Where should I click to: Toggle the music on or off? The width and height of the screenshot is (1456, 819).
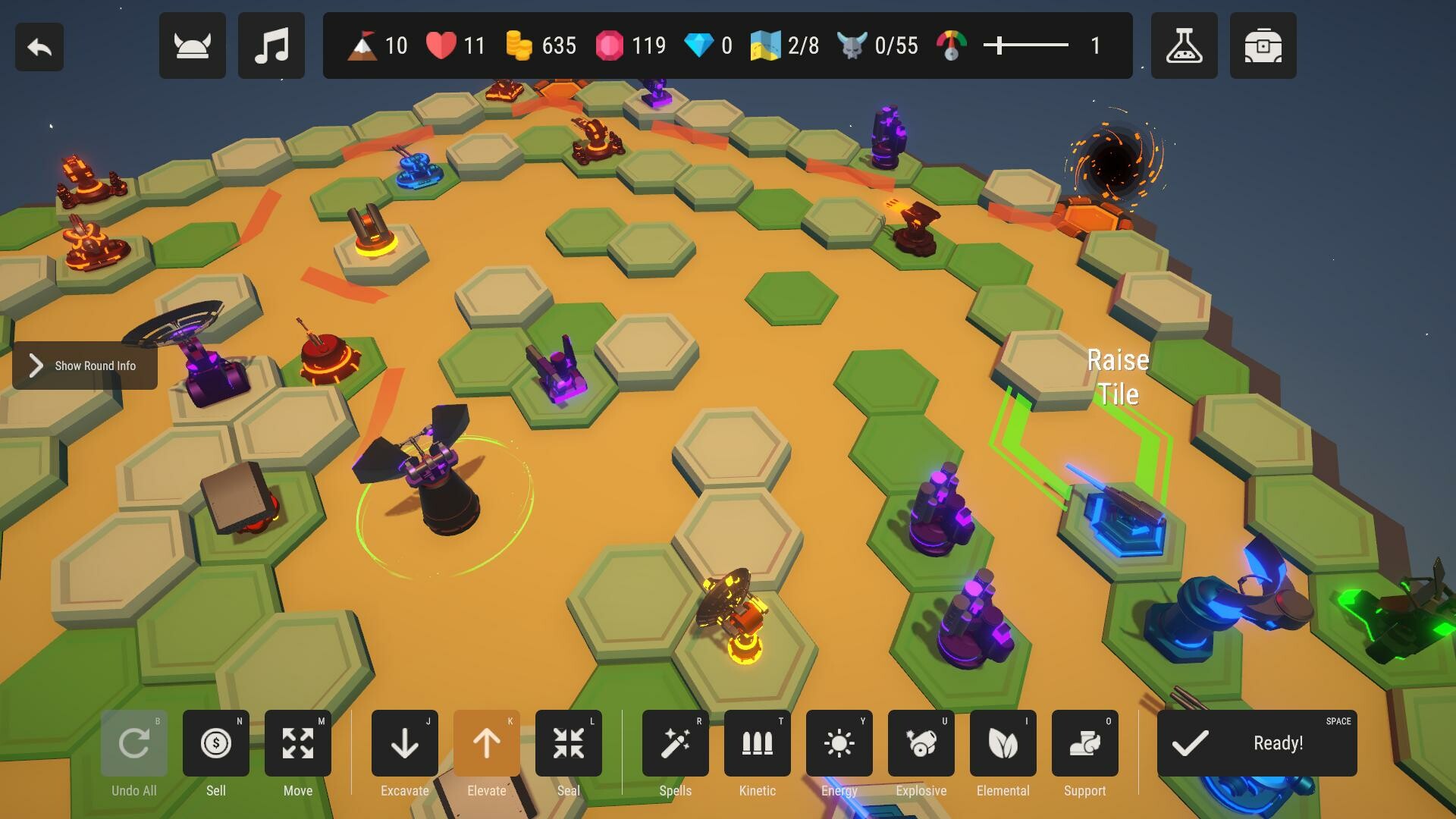pos(271,45)
